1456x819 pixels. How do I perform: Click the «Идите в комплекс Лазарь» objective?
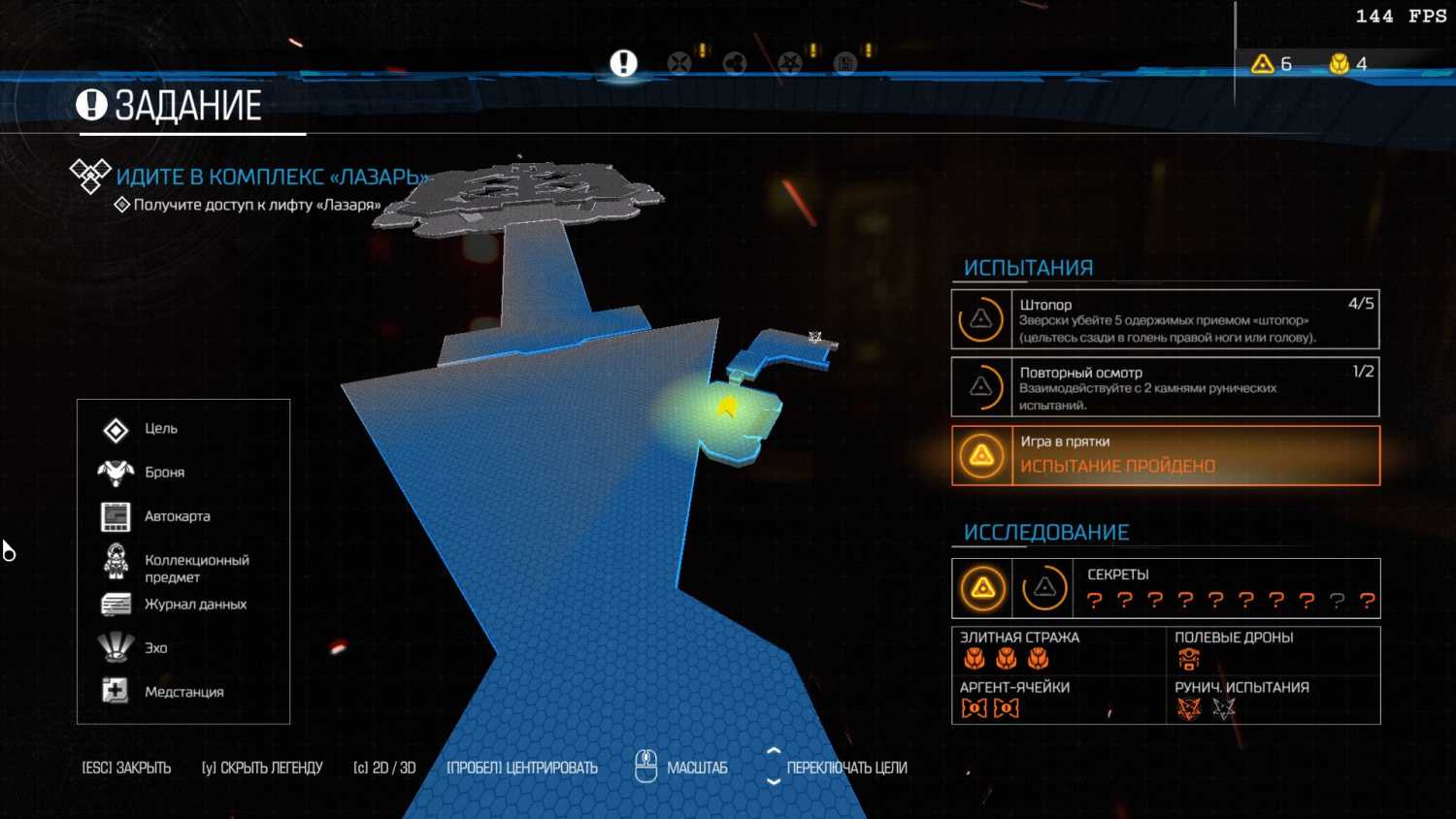[x=272, y=177]
